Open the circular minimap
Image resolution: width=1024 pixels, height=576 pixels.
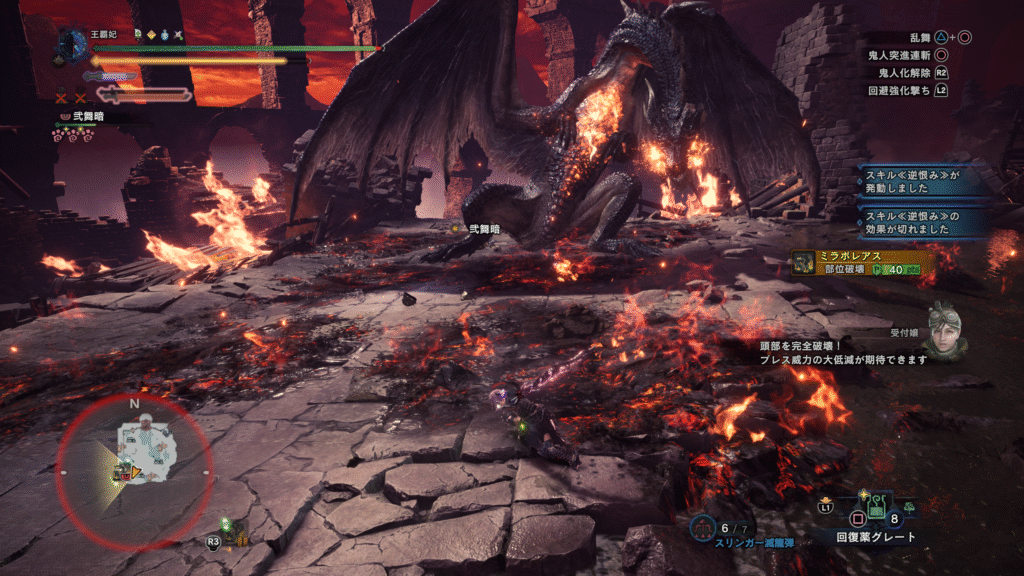pos(134,463)
